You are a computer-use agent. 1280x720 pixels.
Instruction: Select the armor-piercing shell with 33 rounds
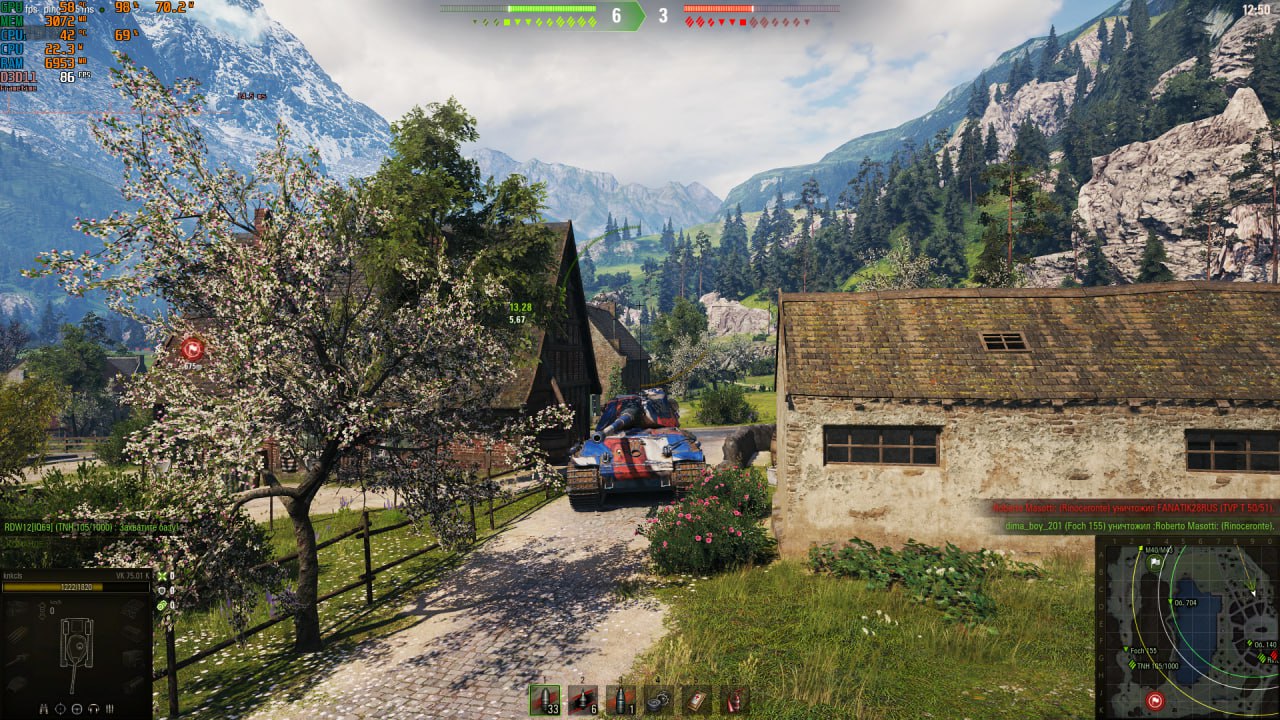pos(545,699)
